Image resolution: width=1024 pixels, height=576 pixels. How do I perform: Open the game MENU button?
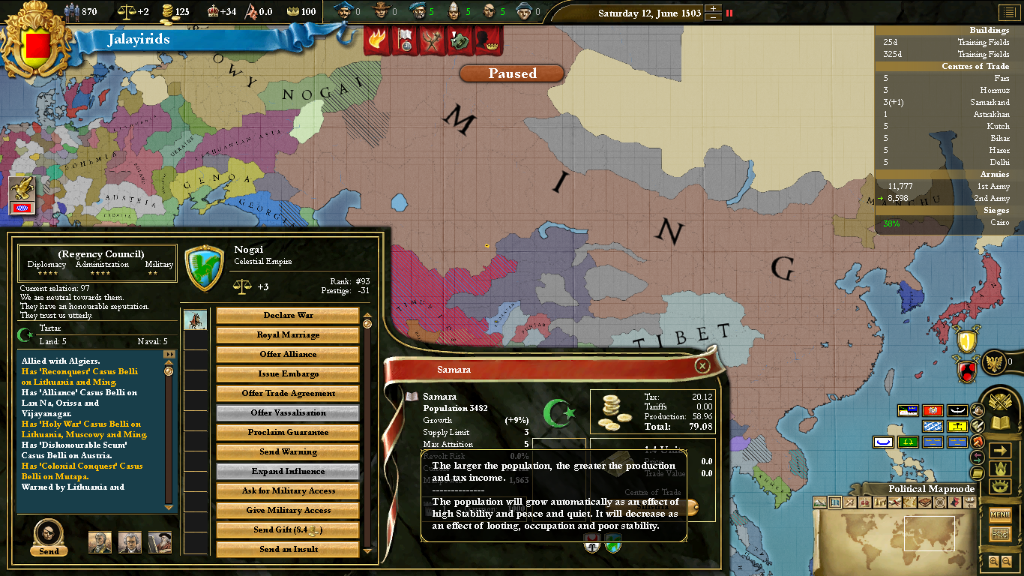tap(1000, 514)
